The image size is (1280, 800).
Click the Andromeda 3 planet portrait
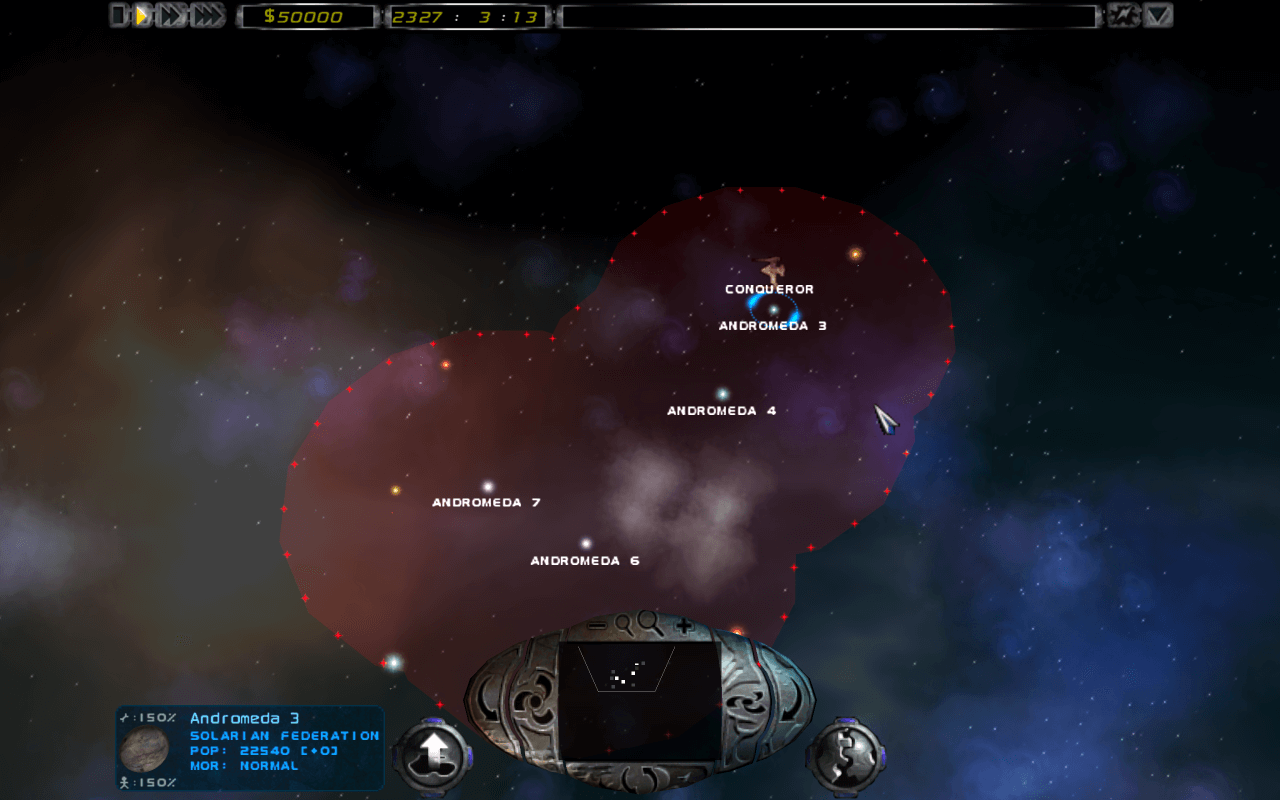point(145,749)
